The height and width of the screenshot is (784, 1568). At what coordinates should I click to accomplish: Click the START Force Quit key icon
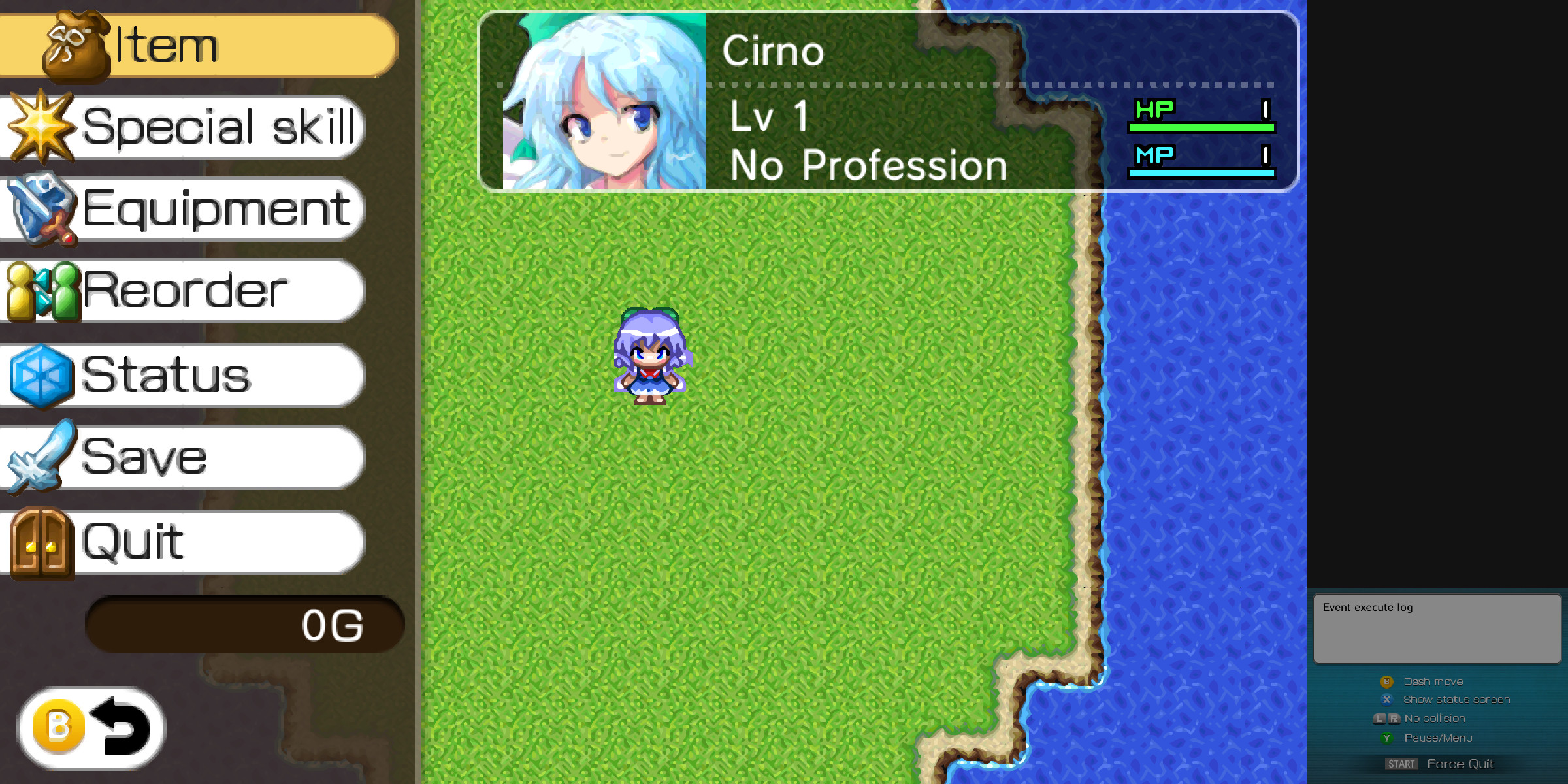coord(1401,763)
